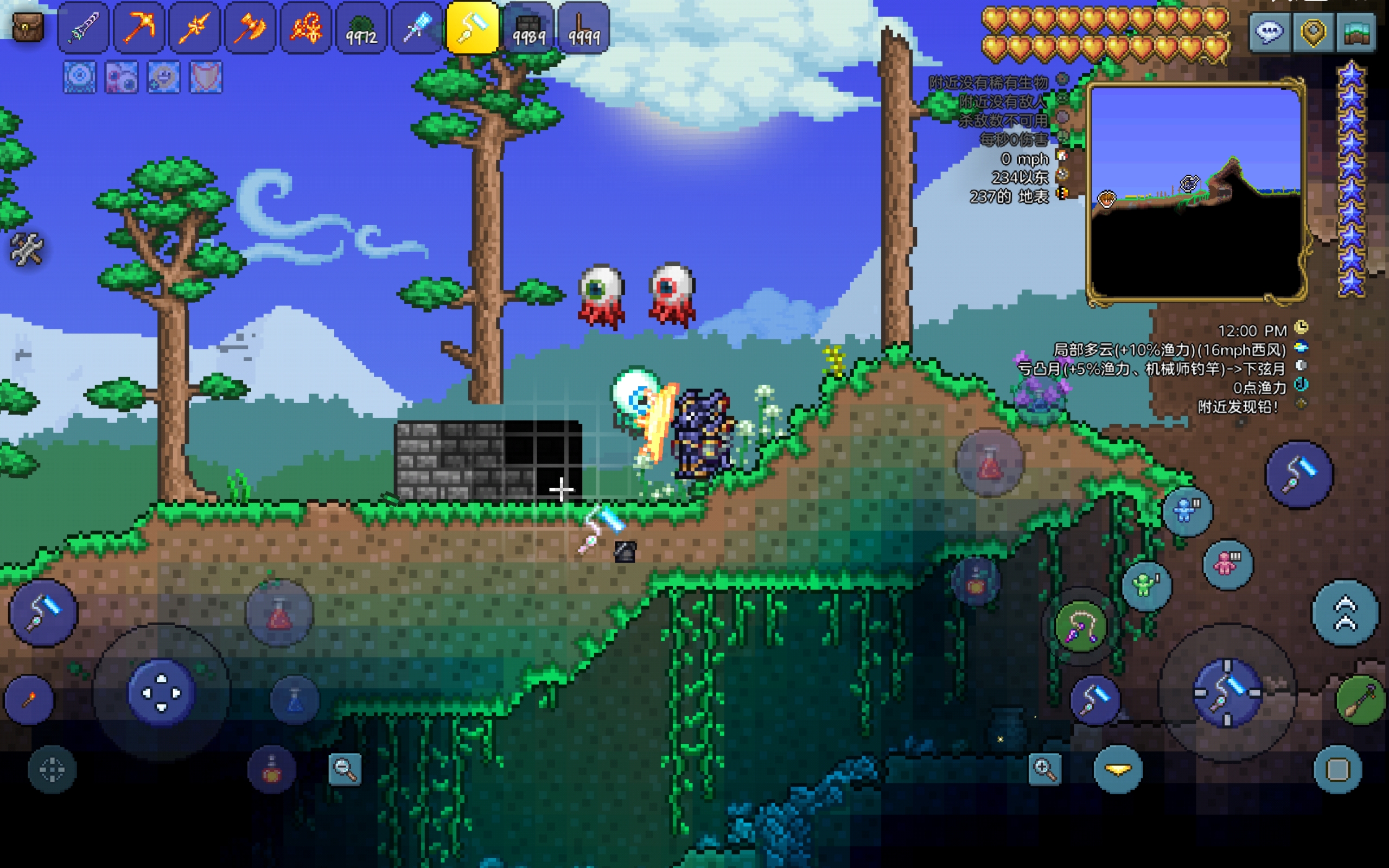Select the yellow highlighted paint roller slot
The width and height of the screenshot is (1389, 868).
point(473,28)
